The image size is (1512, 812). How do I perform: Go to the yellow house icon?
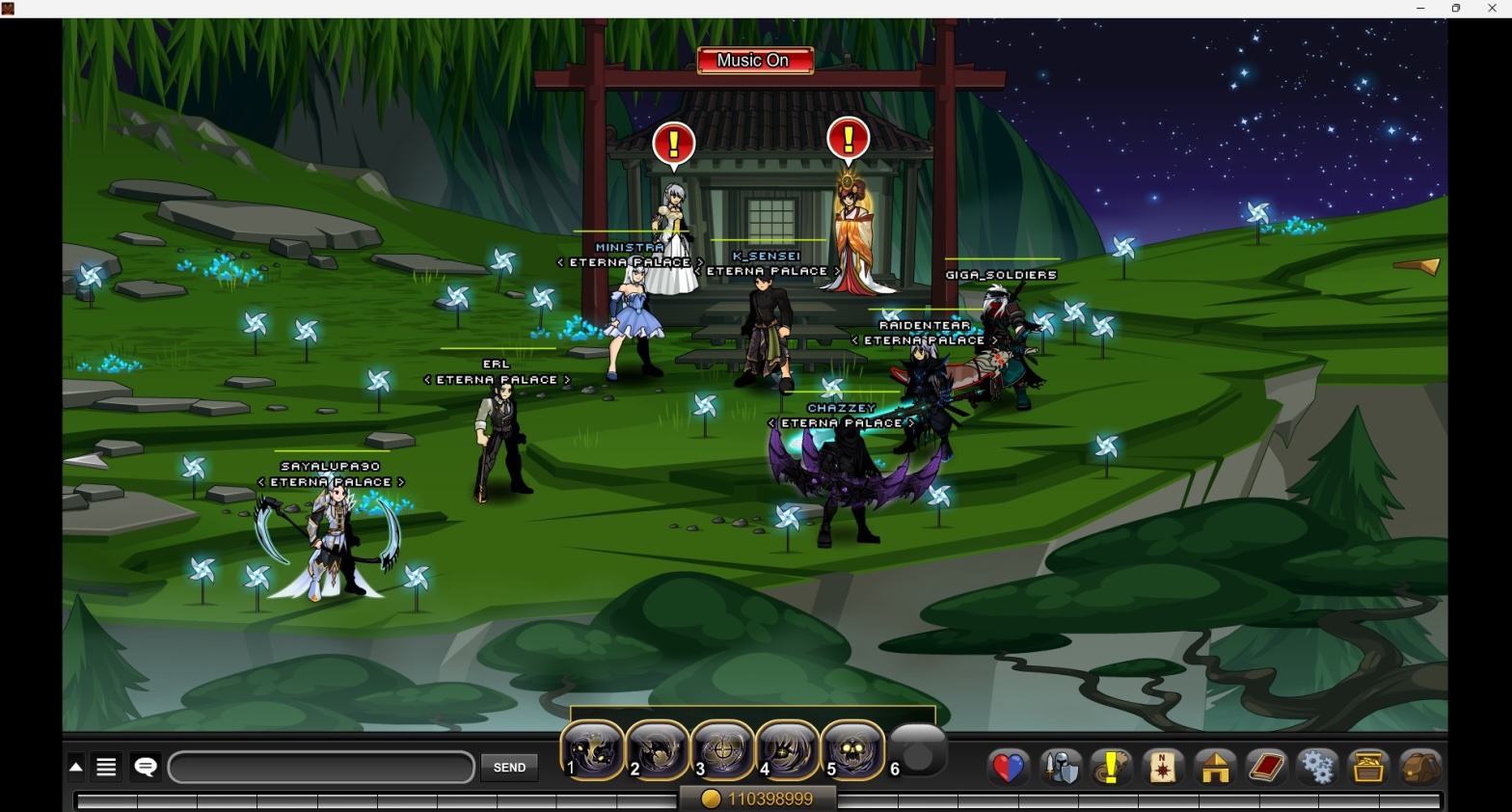[1215, 768]
